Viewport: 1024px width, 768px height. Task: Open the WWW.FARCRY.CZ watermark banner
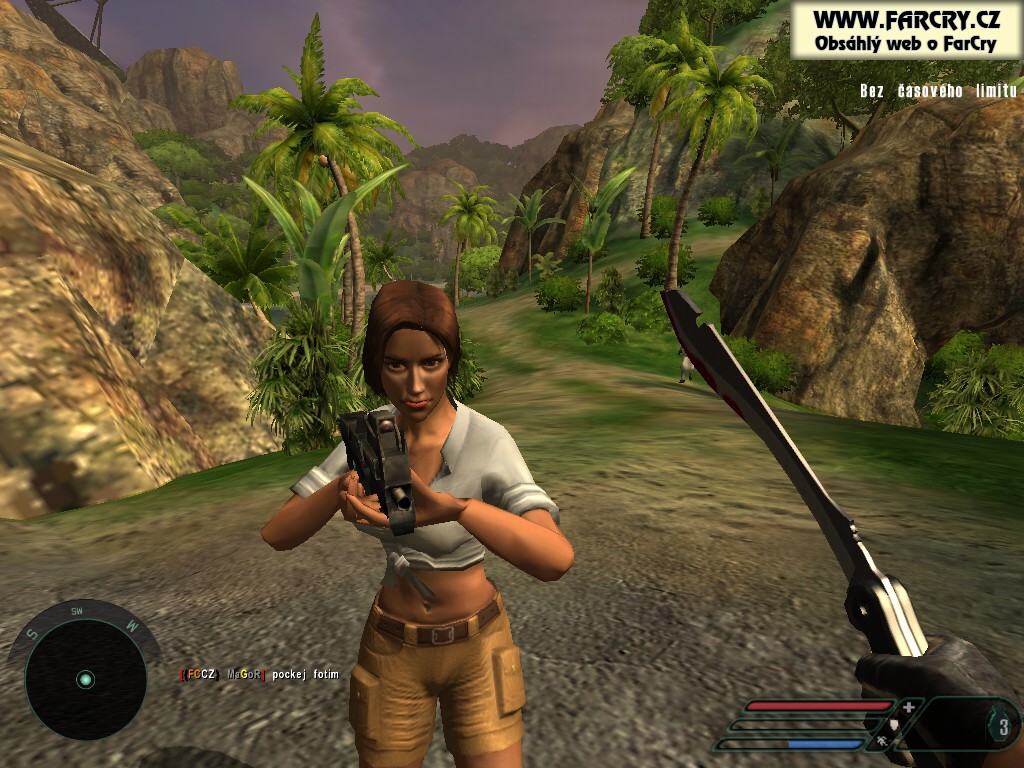tap(905, 29)
